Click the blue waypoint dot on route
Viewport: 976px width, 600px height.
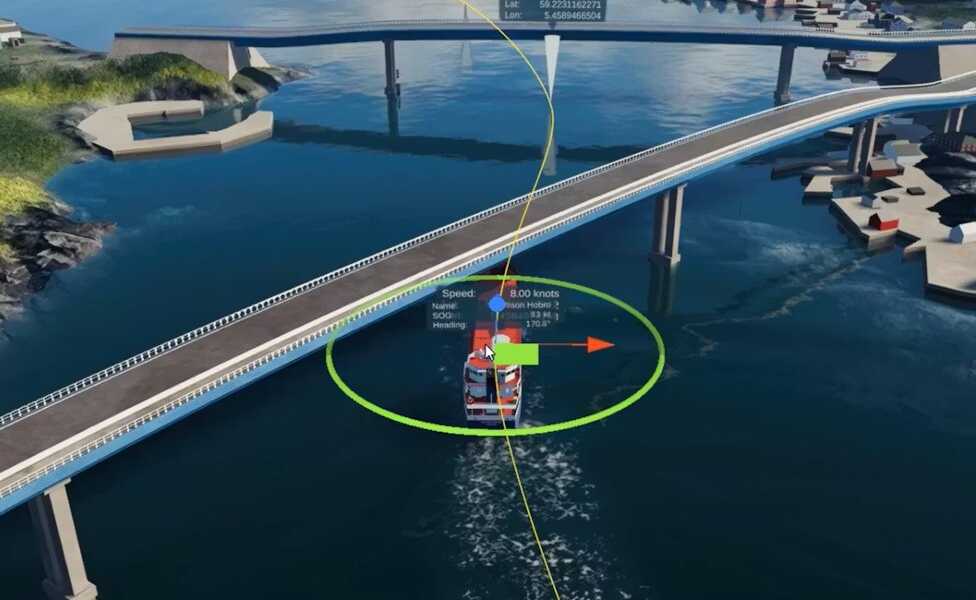coord(497,303)
